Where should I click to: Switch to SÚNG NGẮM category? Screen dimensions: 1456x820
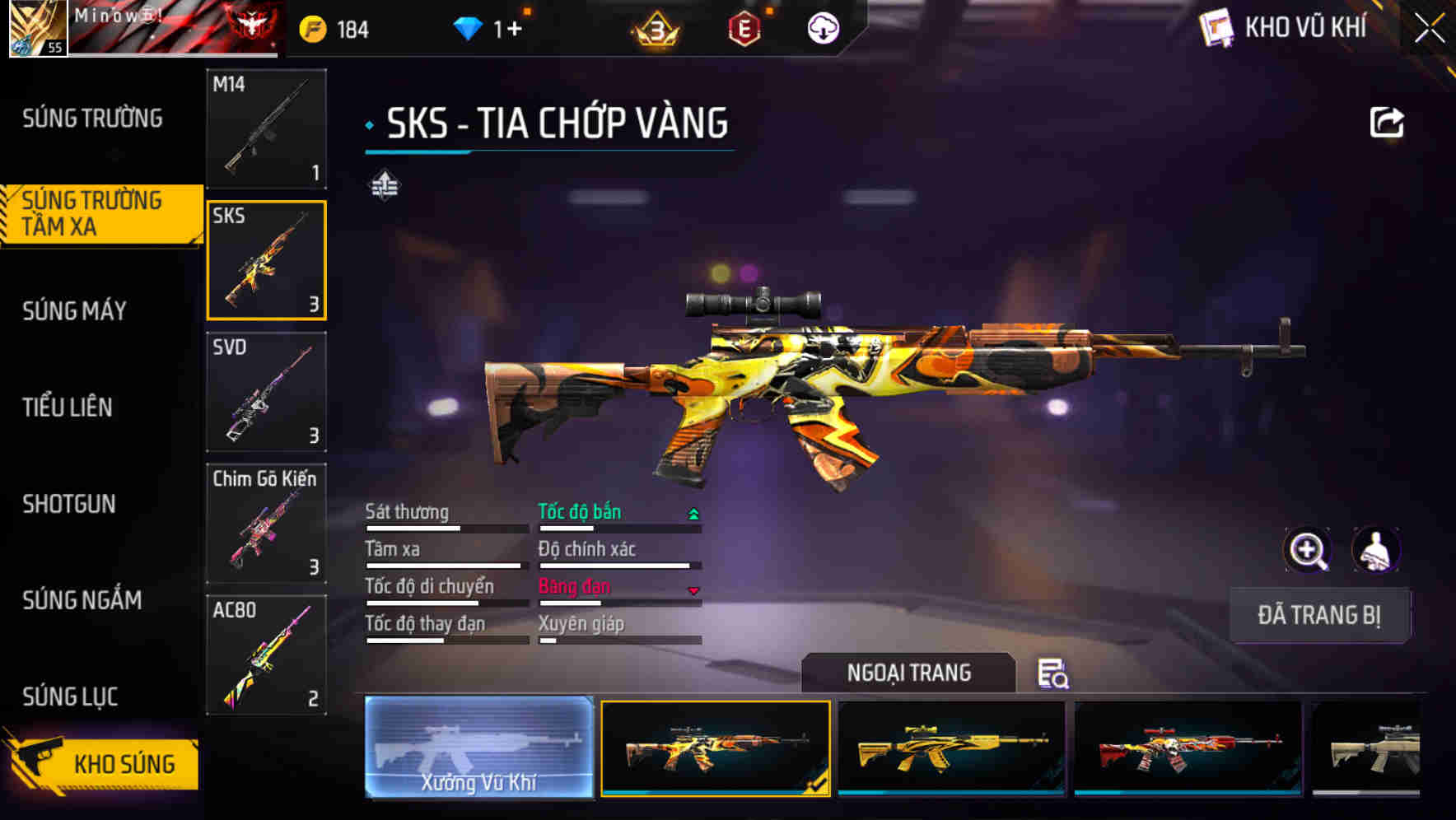point(82,600)
